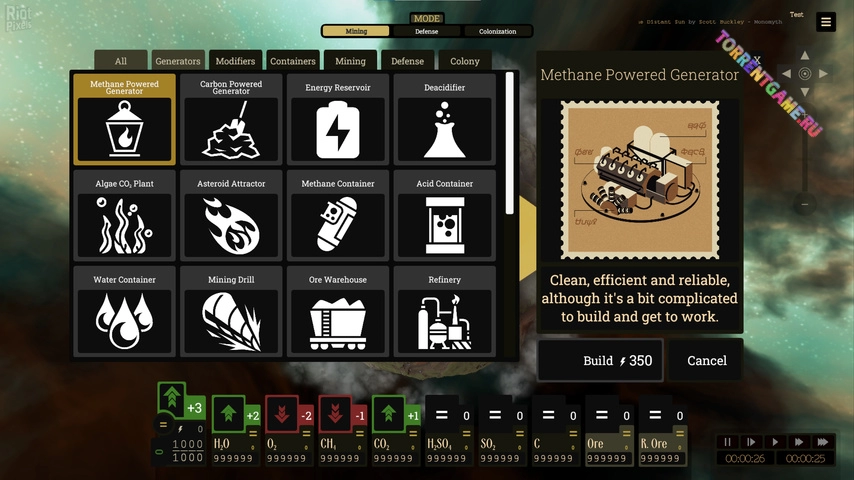Viewport: 854px width, 480px height.
Task: Open the Containers category tab
Action: pyautogui.click(x=293, y=61)
